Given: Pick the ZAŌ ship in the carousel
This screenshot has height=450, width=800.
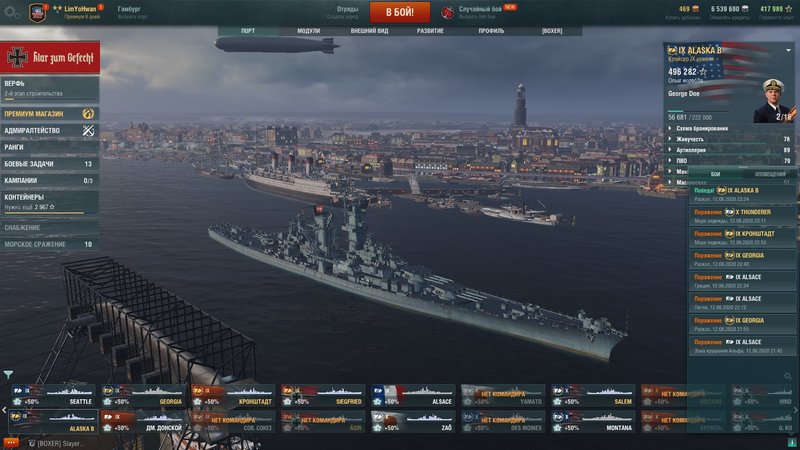Looking at the screenshot, I should (412, 422).
